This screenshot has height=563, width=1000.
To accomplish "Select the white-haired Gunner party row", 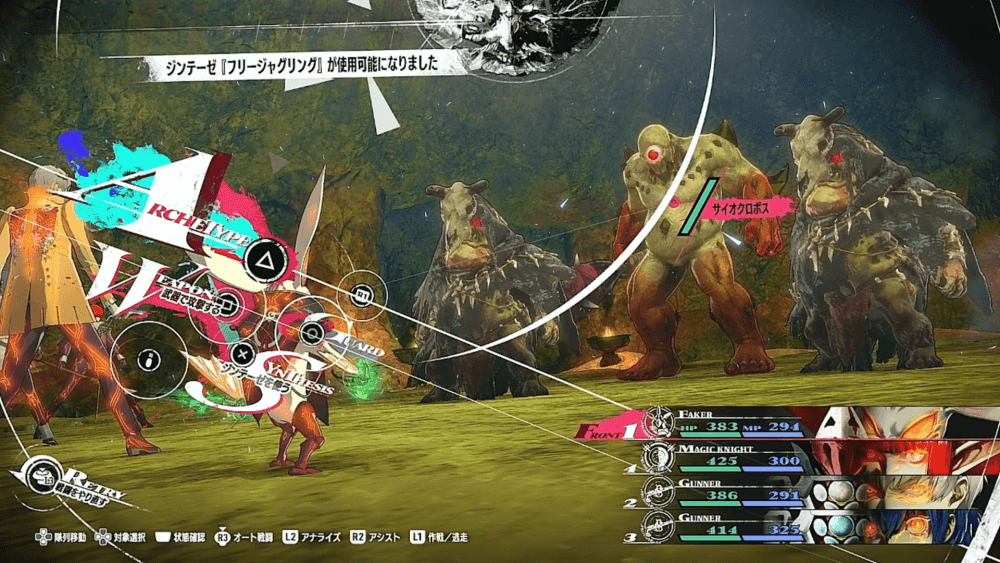I will coord(790,492).
